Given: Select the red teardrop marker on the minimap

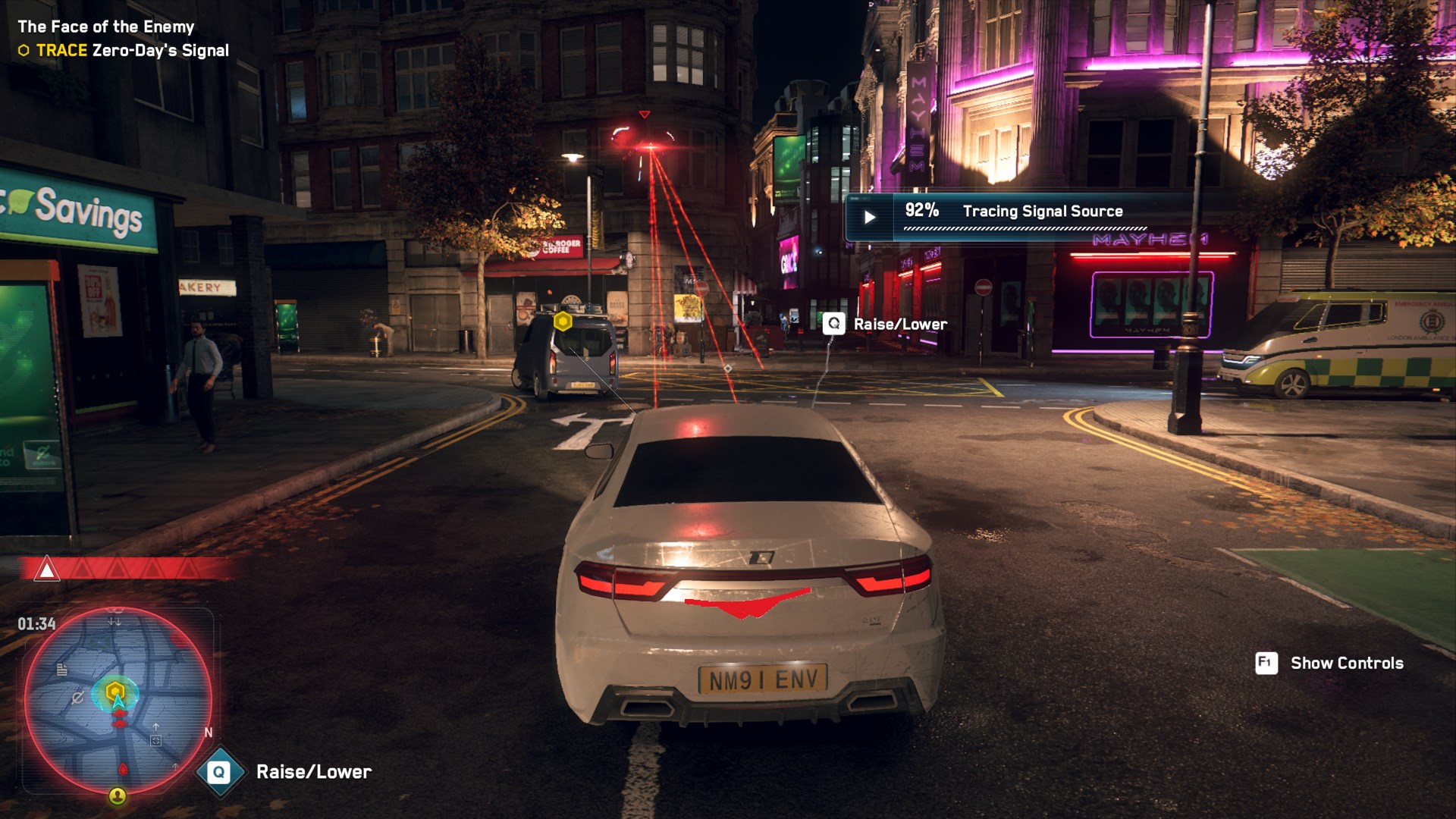Looking at the screenshot, I should 123,770.
